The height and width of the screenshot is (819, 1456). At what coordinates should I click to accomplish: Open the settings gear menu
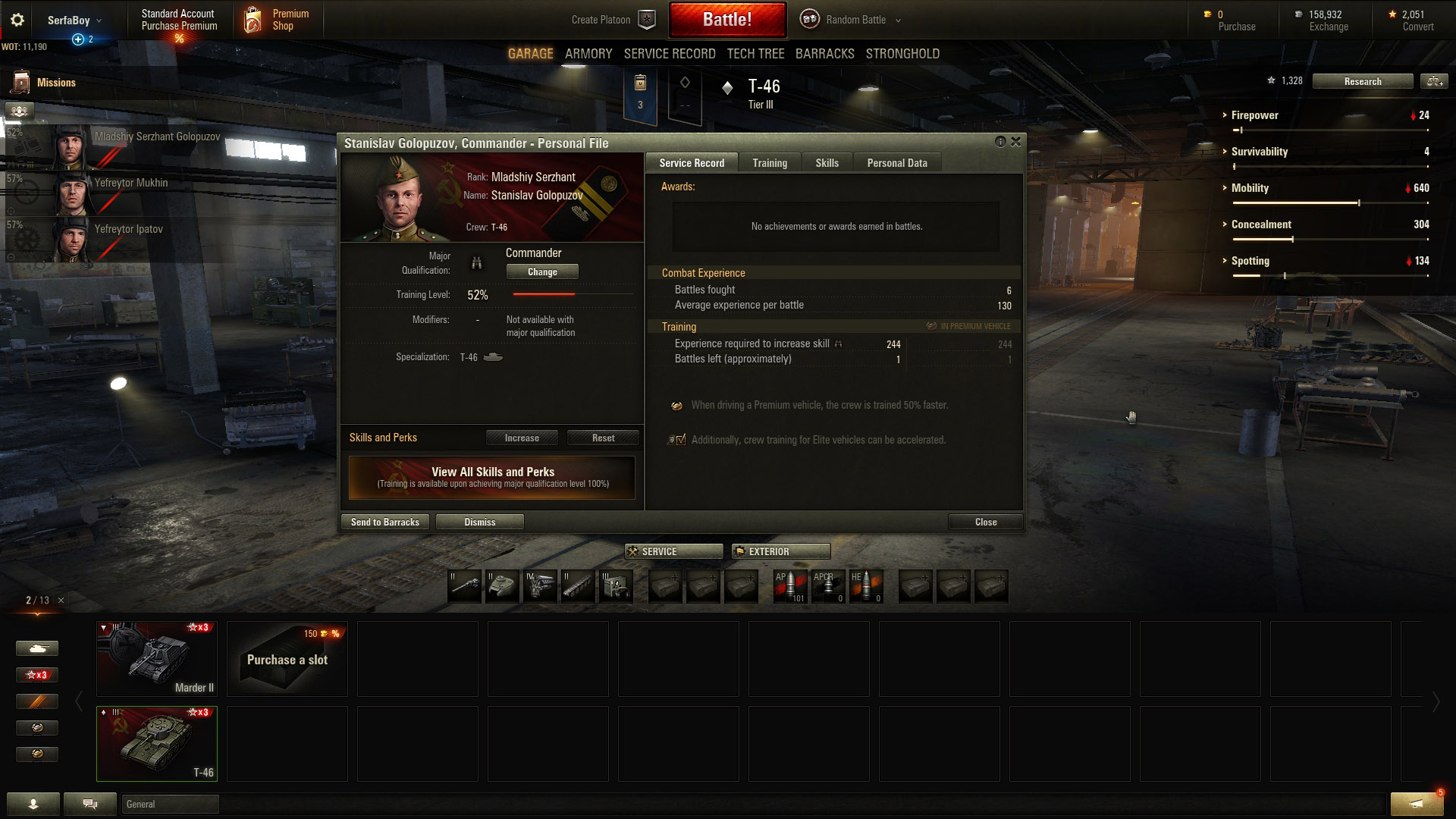pos(17,20)
